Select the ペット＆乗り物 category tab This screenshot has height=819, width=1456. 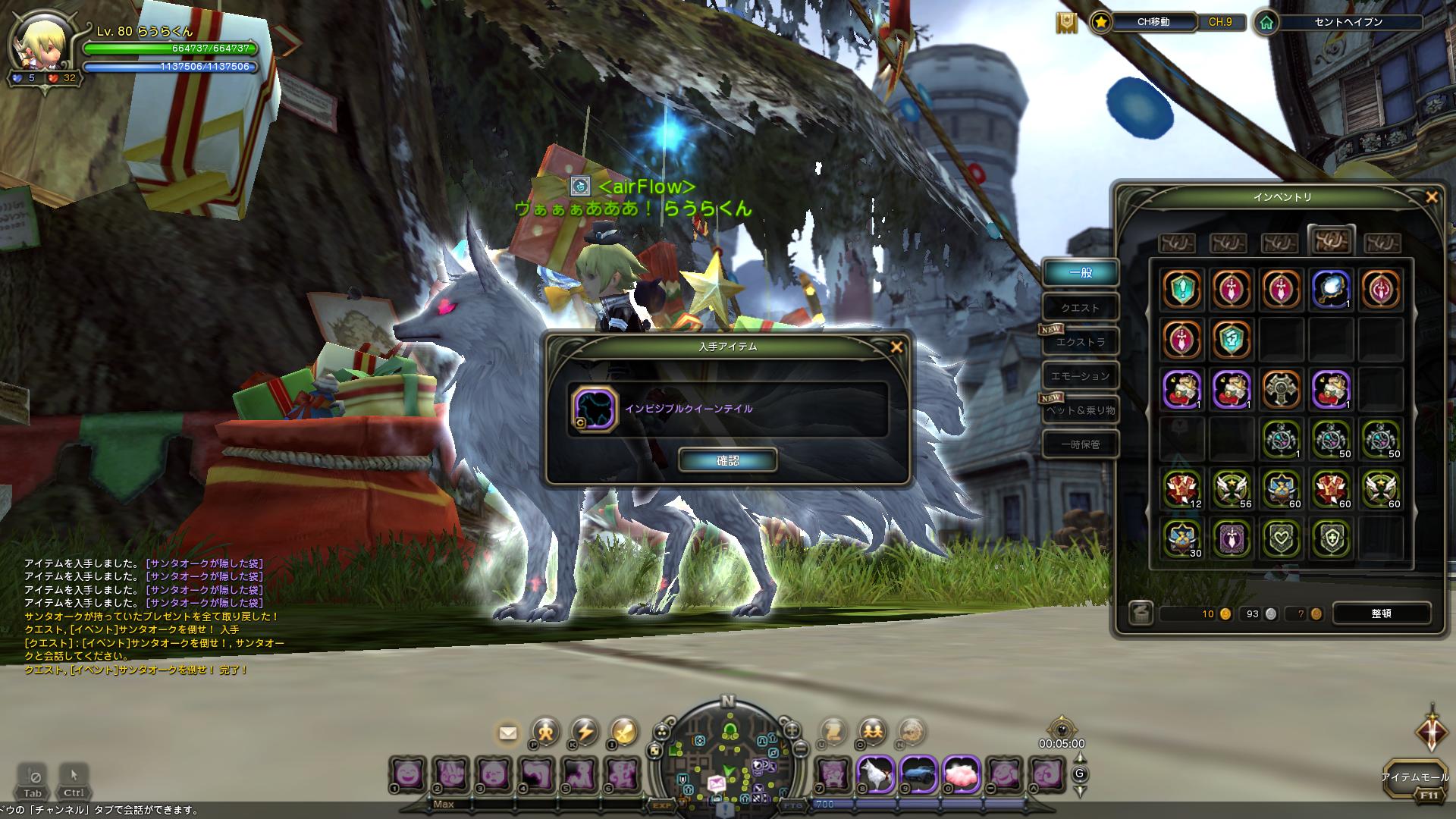[x=1080, y=410]
